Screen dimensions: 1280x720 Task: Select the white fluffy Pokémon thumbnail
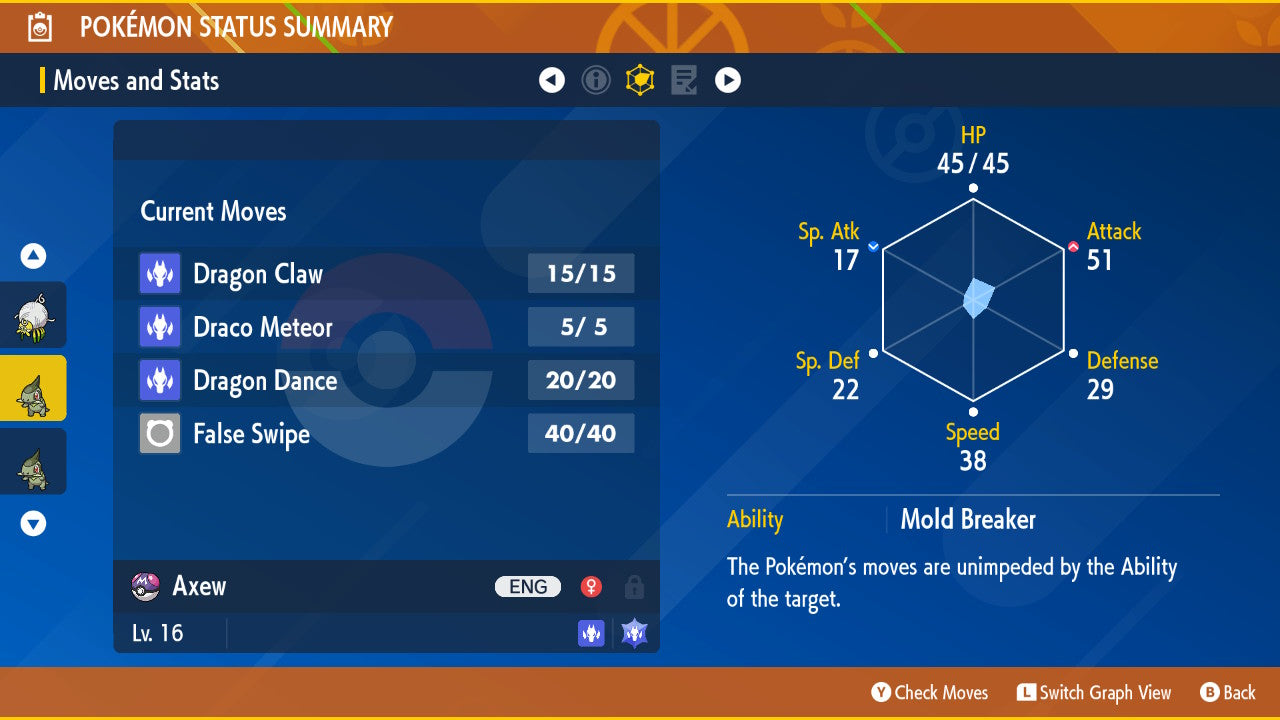(x=32, y=316)
